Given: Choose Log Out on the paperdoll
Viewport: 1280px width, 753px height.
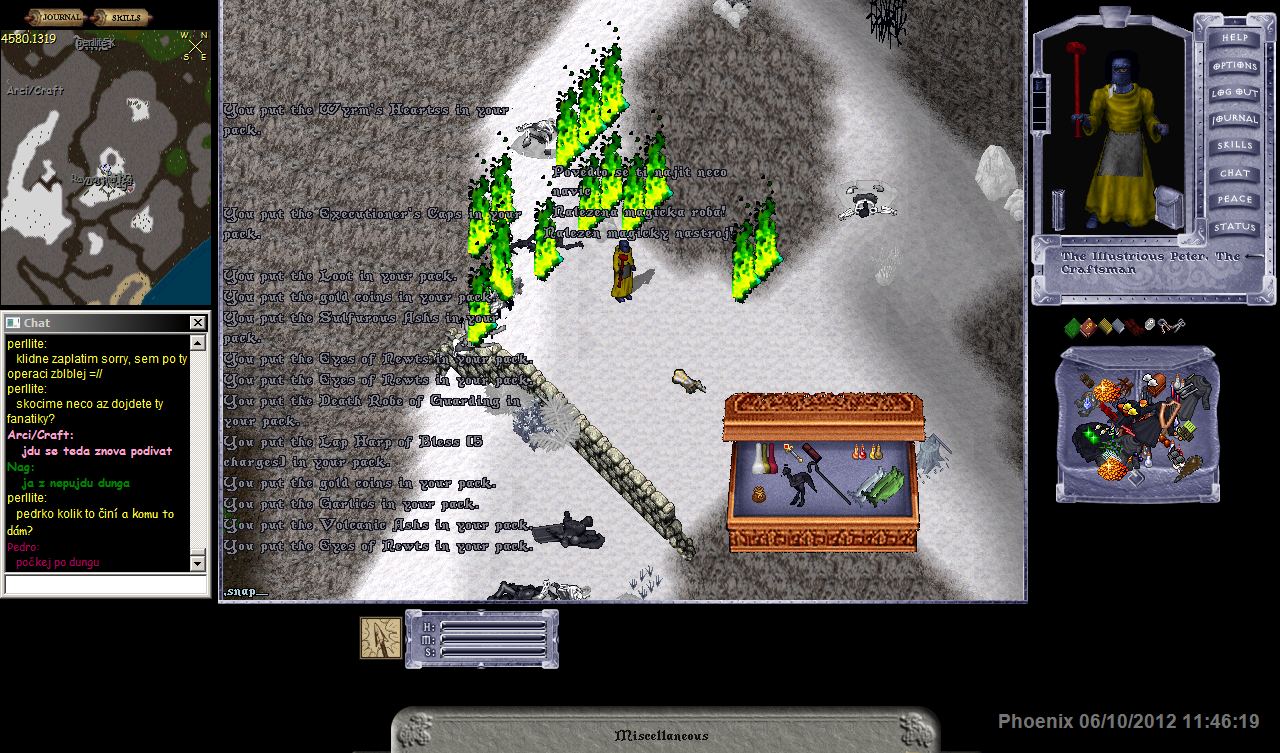Looking at the screenshot, I should (1235, 92).
